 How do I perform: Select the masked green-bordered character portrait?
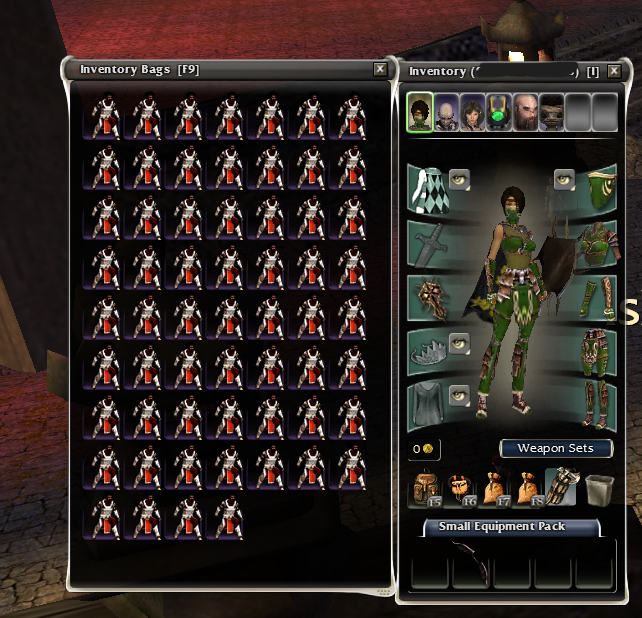point(420,111)
